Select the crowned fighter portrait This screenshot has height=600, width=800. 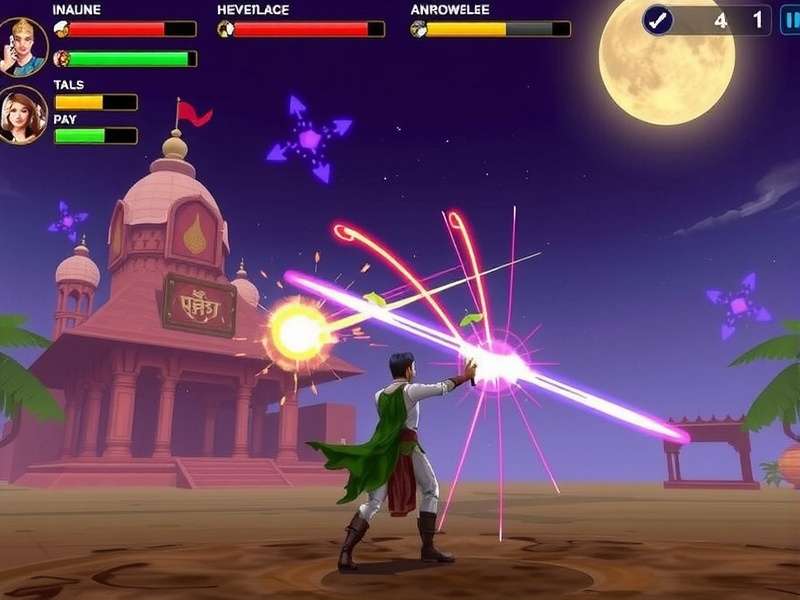22,46
